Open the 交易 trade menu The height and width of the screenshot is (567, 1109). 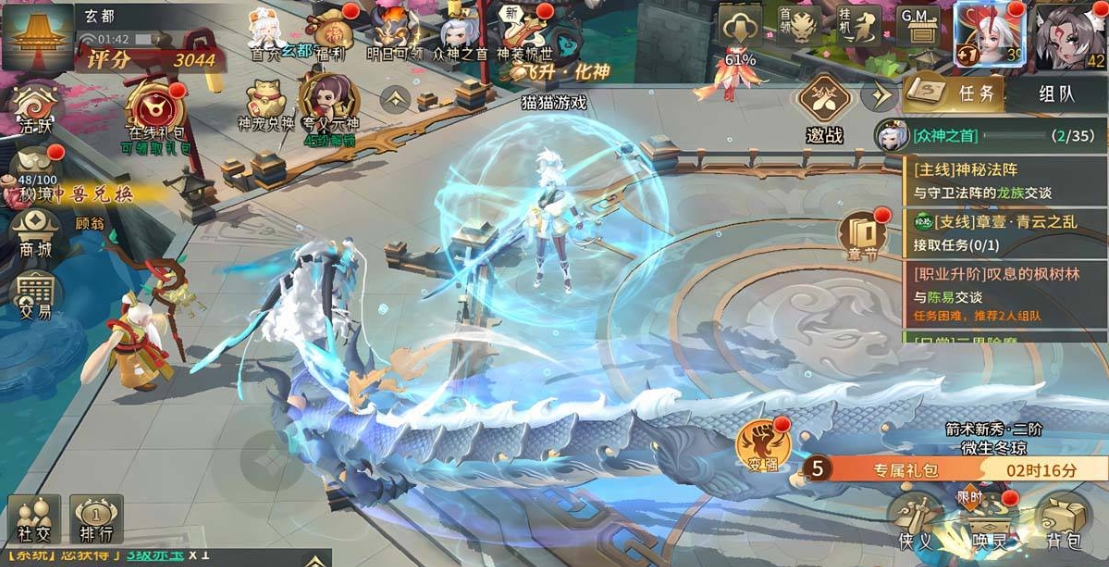point(34,293)
